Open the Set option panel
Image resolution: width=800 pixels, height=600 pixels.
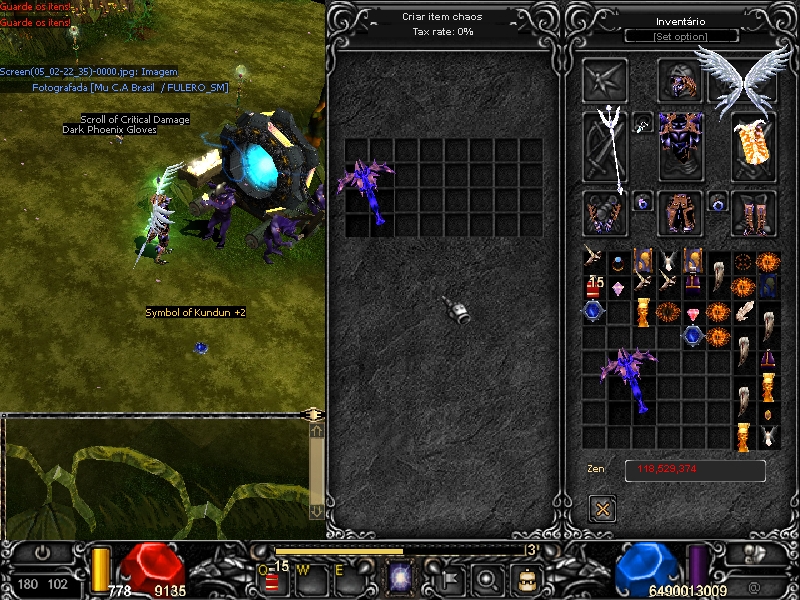click(681, 37)
